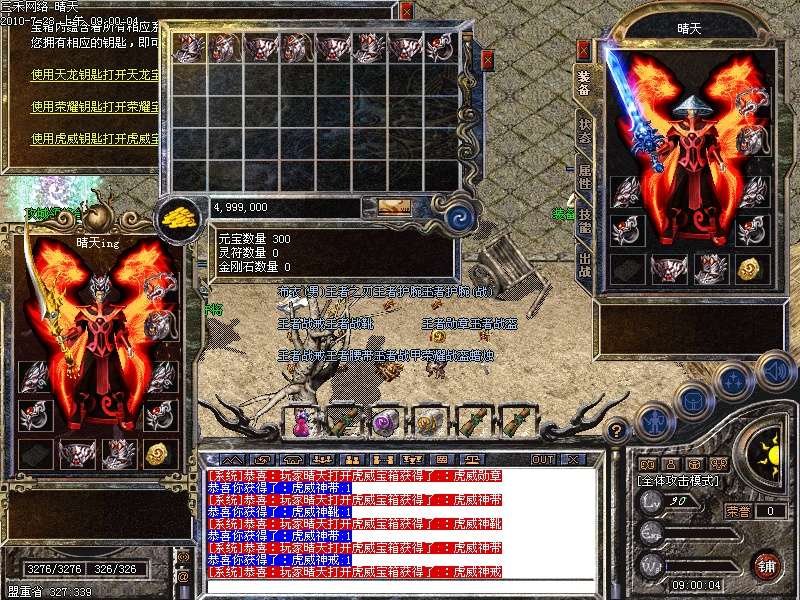
Task: Open the question mark help button
Action: pos(618,431)
